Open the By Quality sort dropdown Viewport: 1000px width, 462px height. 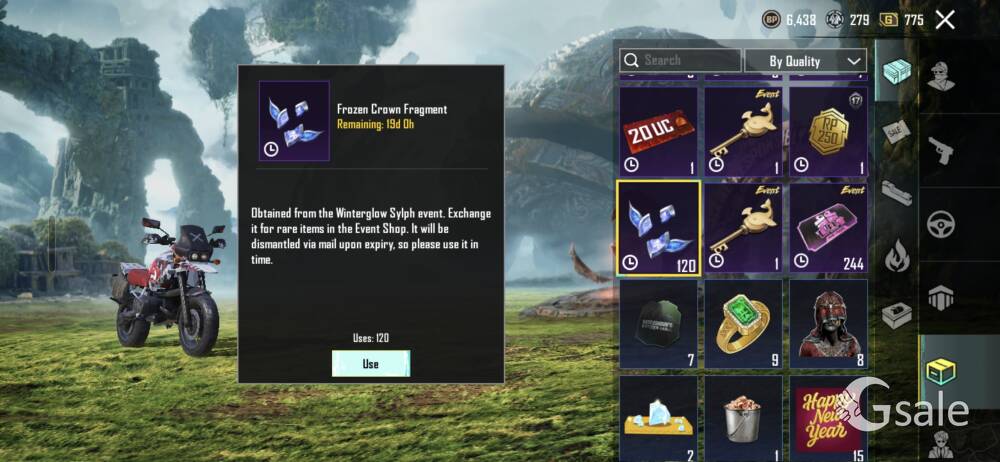[x=805, y=61]
